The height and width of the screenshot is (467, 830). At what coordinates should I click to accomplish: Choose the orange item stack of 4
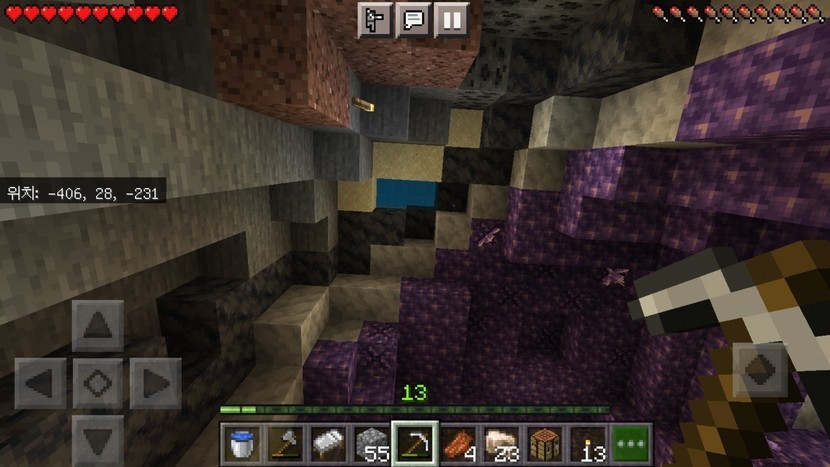coord(457,441)
